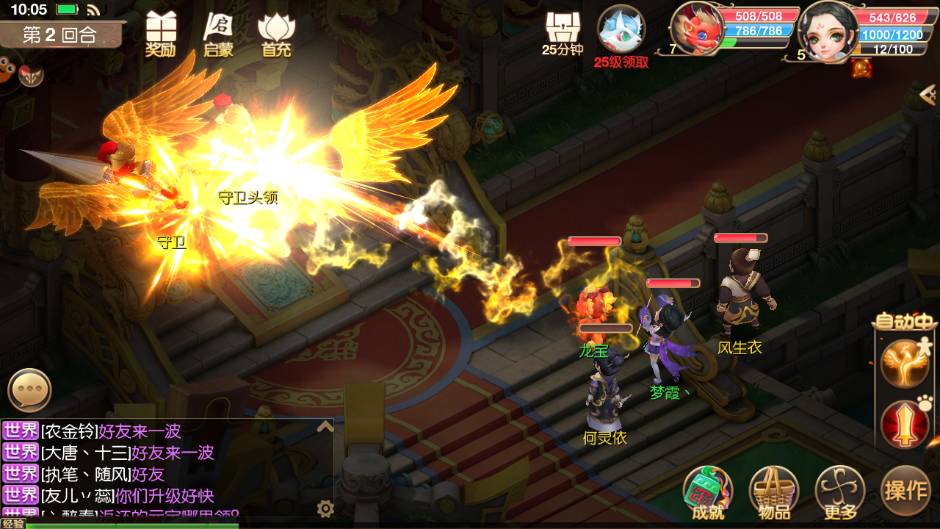
Task: Open the 启蒙 flag menu
Action: pos(218,32)
